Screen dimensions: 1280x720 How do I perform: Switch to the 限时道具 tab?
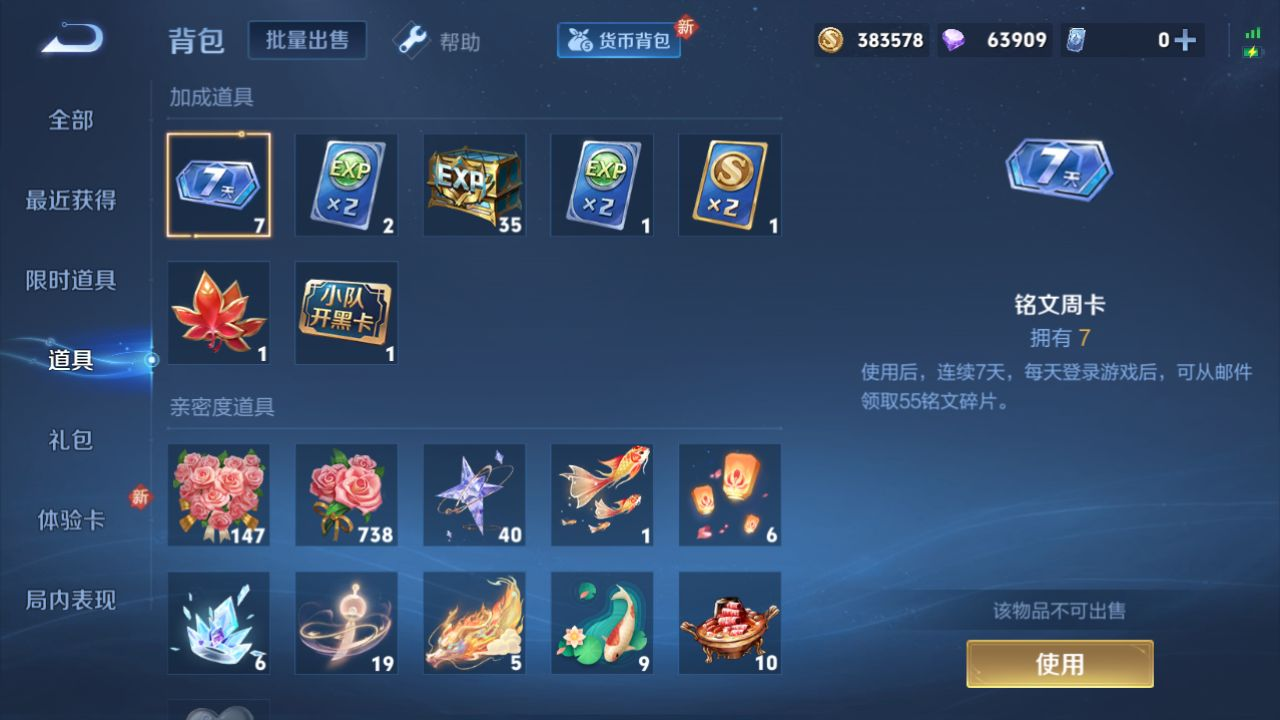point(71,280)
